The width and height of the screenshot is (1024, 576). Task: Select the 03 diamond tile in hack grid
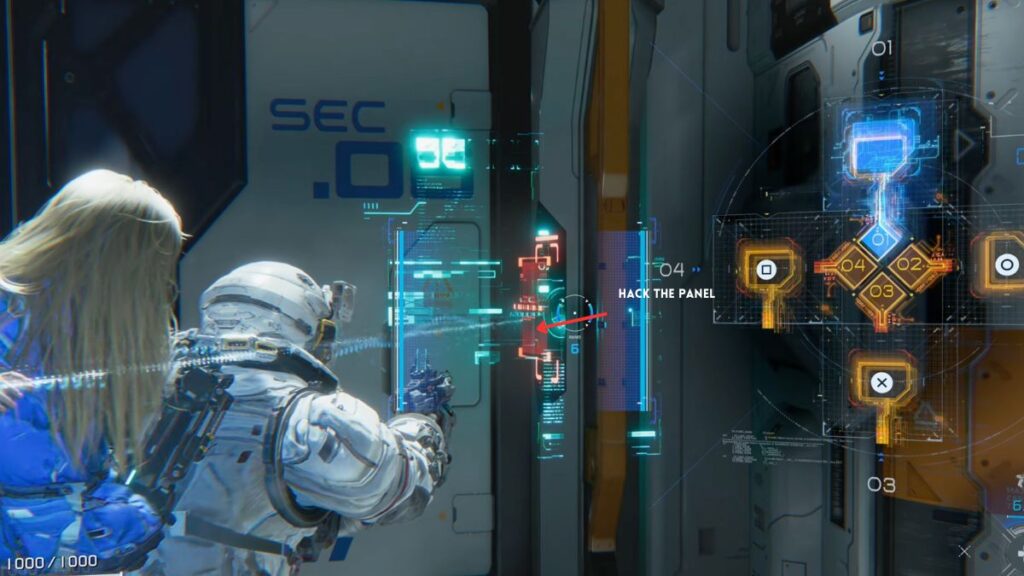pos(880,291)
